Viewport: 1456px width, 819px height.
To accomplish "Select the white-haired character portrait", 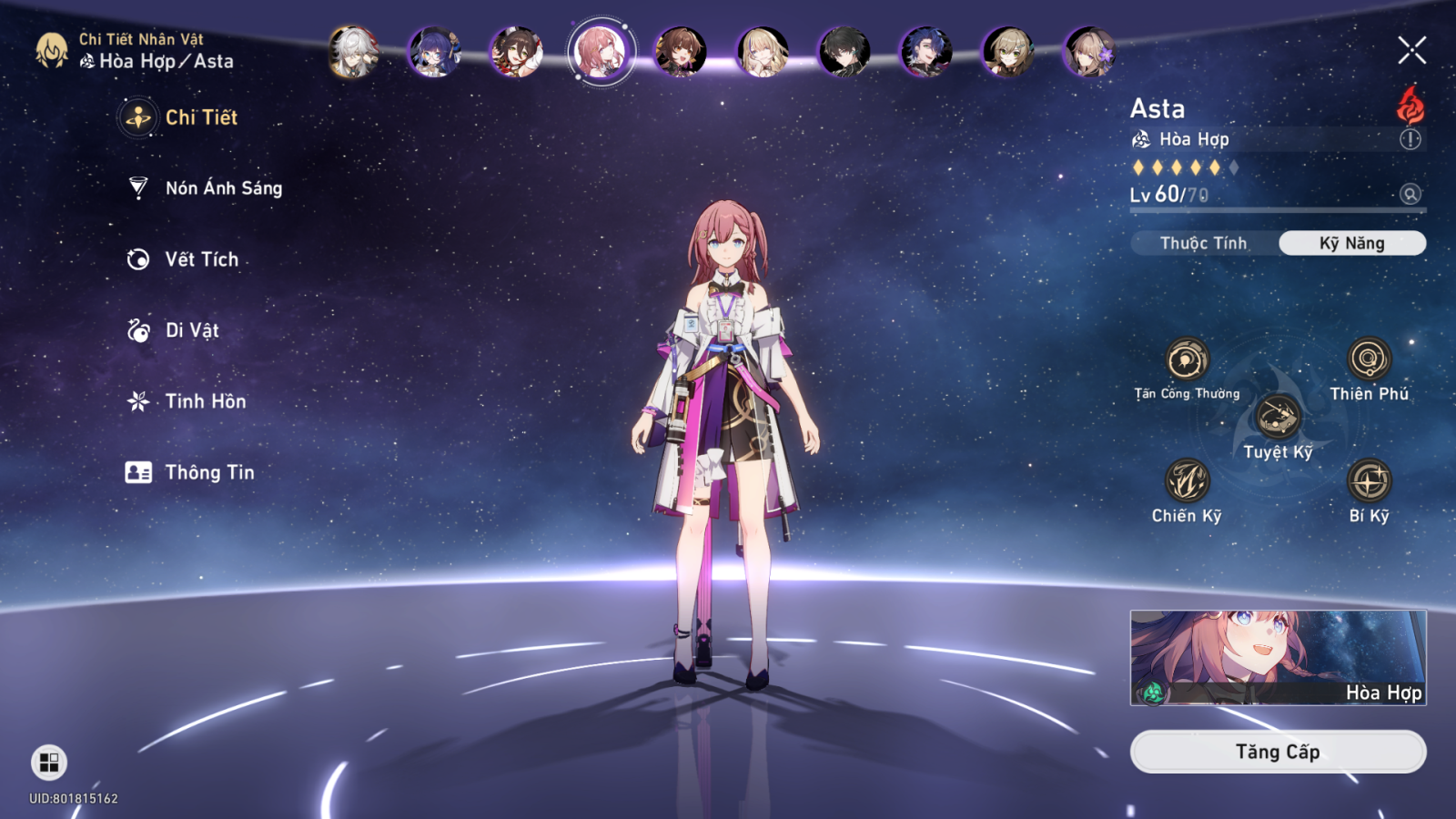I will point(353,51).
